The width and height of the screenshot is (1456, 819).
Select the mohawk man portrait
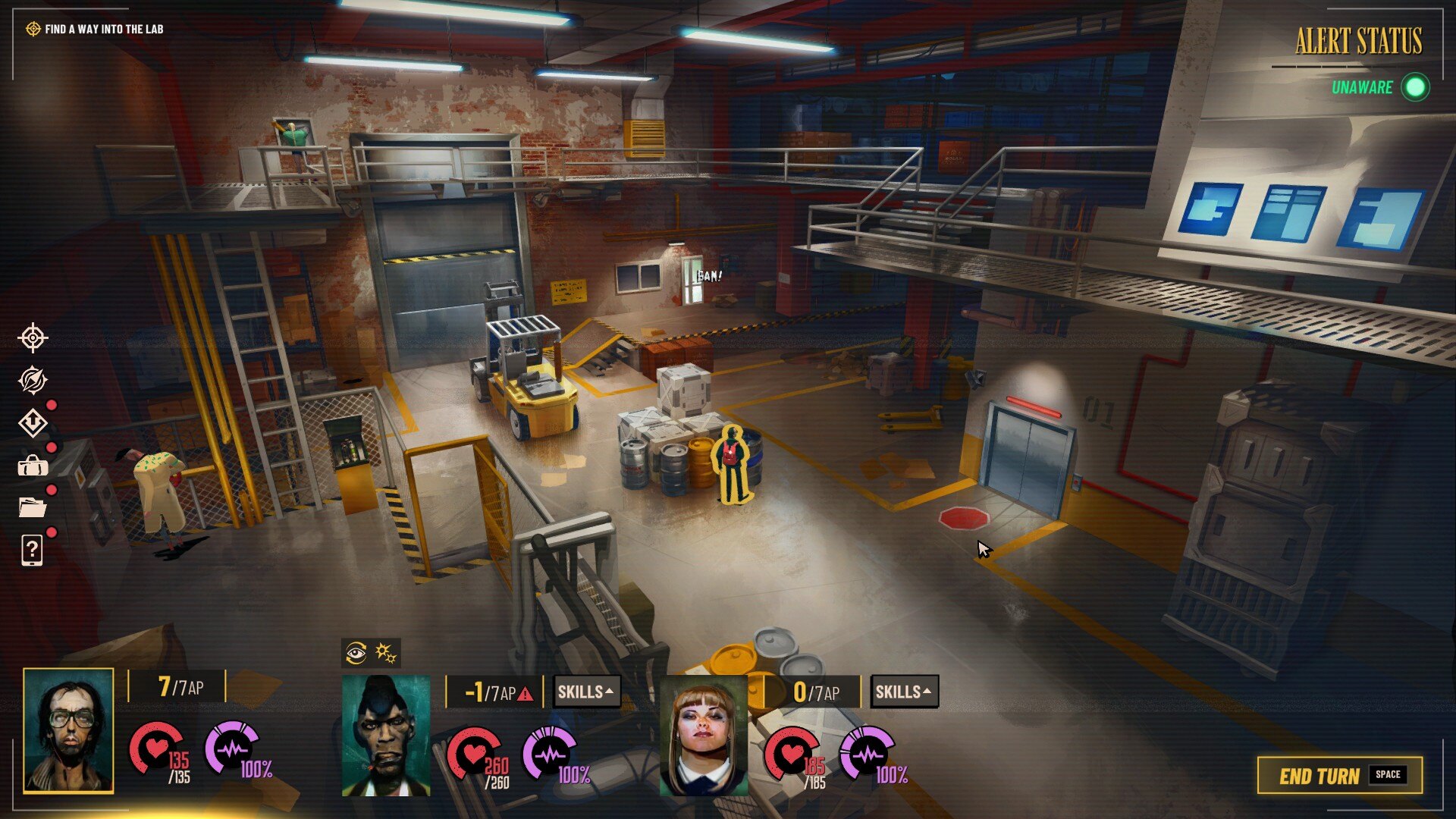(386, 736)
